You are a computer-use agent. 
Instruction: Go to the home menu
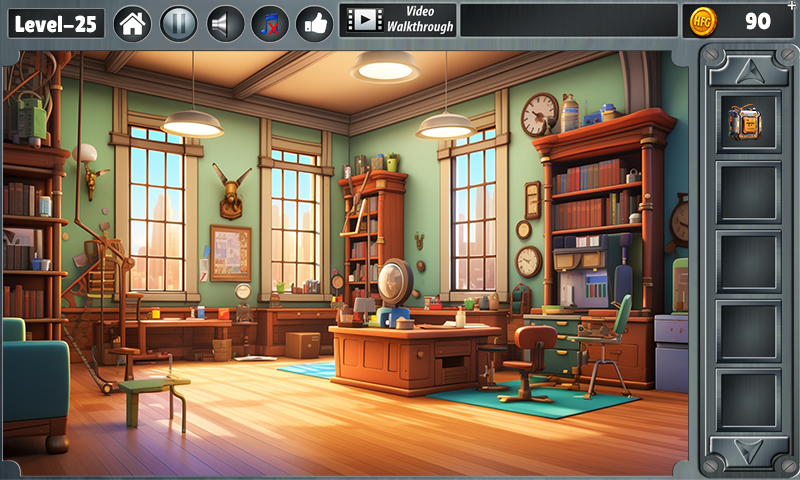coord(132,22)
